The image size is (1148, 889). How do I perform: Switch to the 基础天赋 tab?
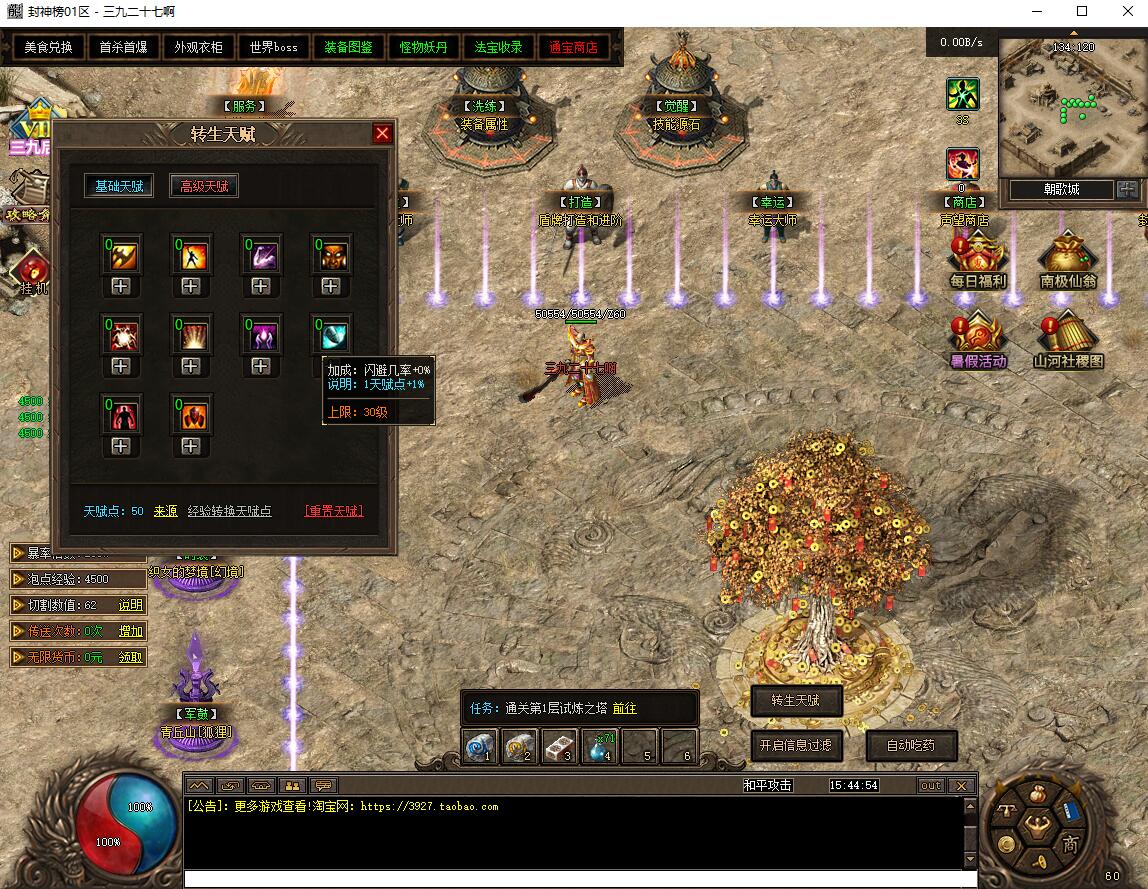coord(119,186)
